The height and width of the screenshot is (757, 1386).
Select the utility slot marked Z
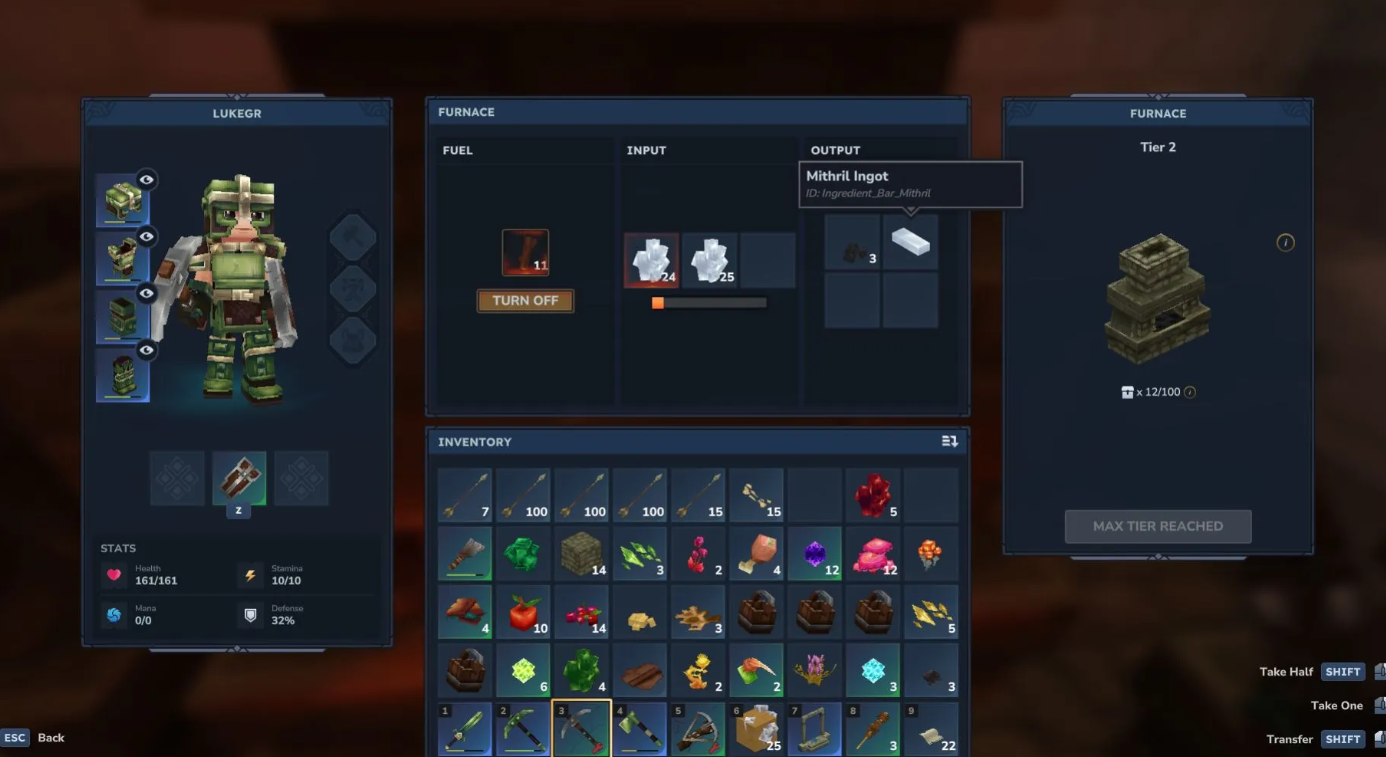(x=239, y=478)
